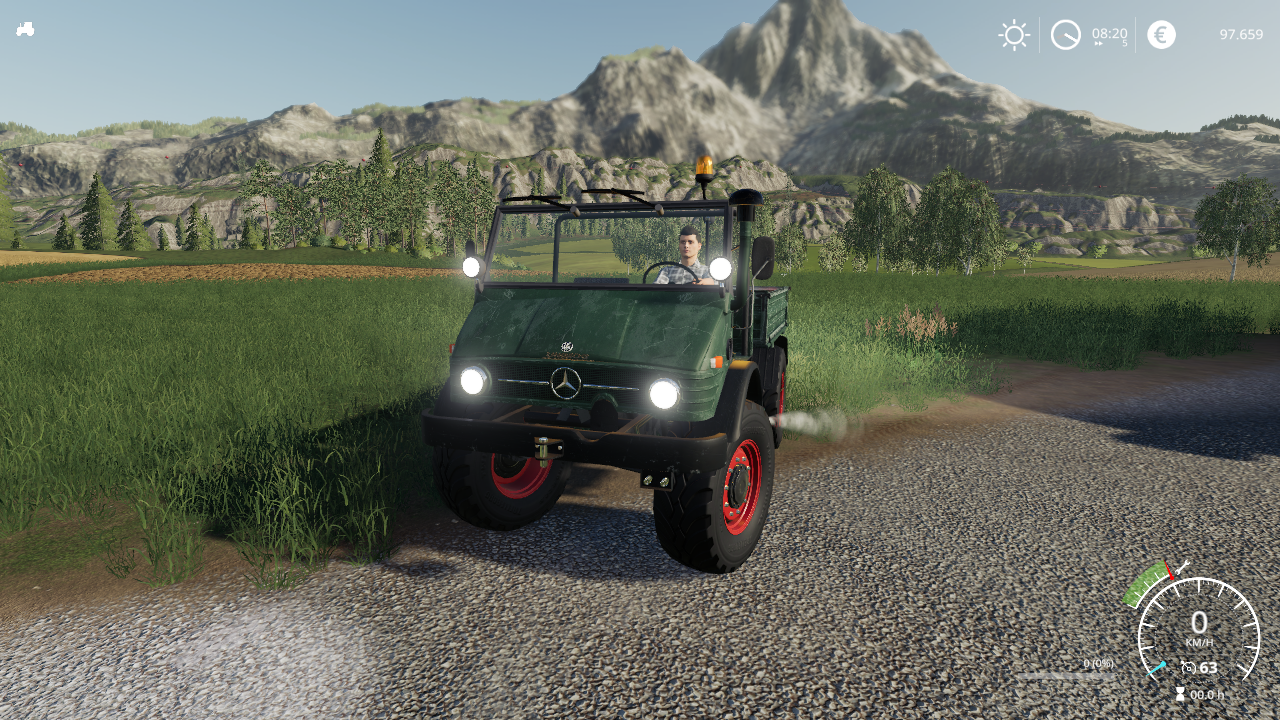Click the tractor vehicle icon
This screenshot has height=720, width=1280.
point(25,29)
